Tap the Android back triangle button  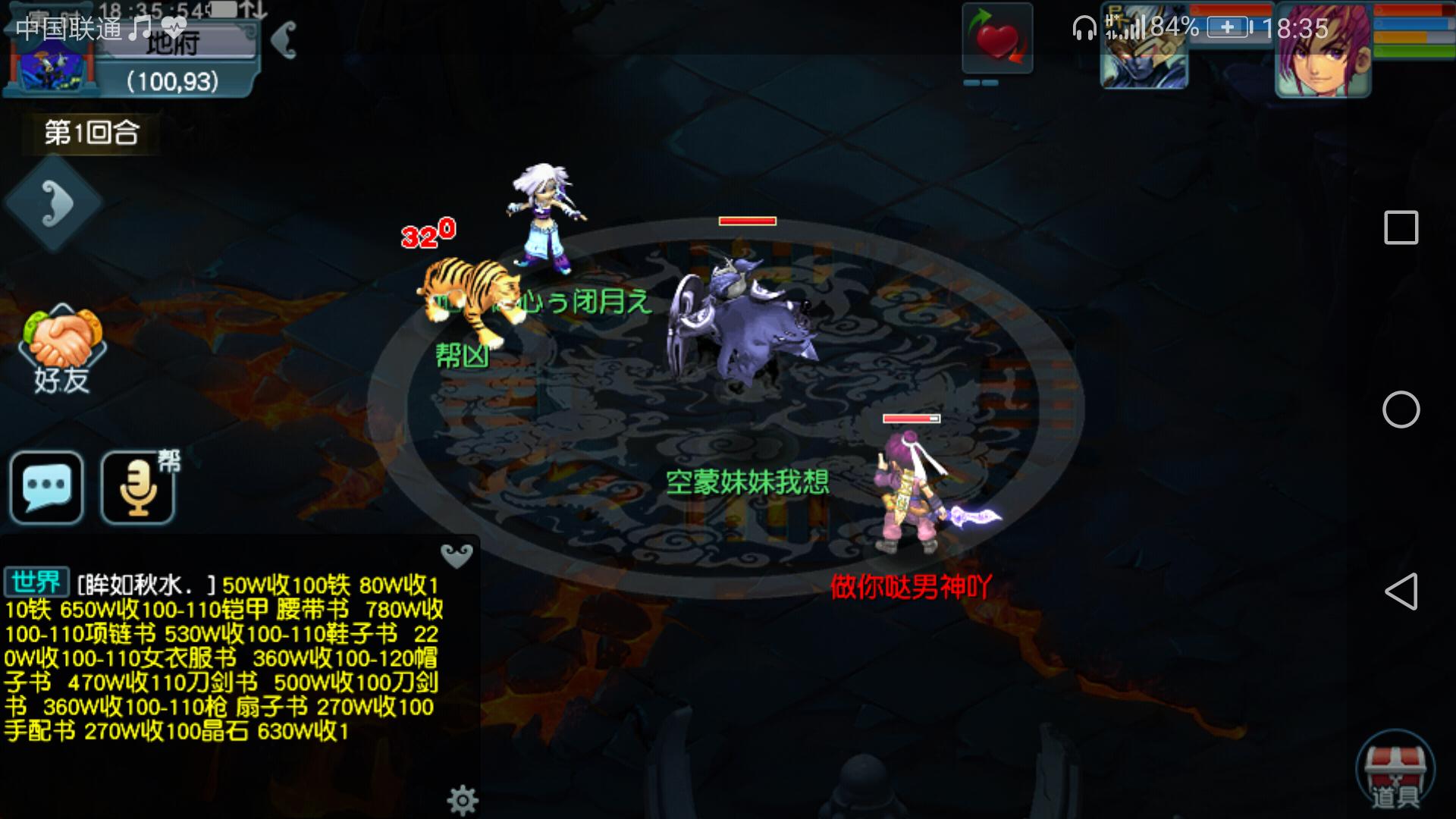[1401, 591]
